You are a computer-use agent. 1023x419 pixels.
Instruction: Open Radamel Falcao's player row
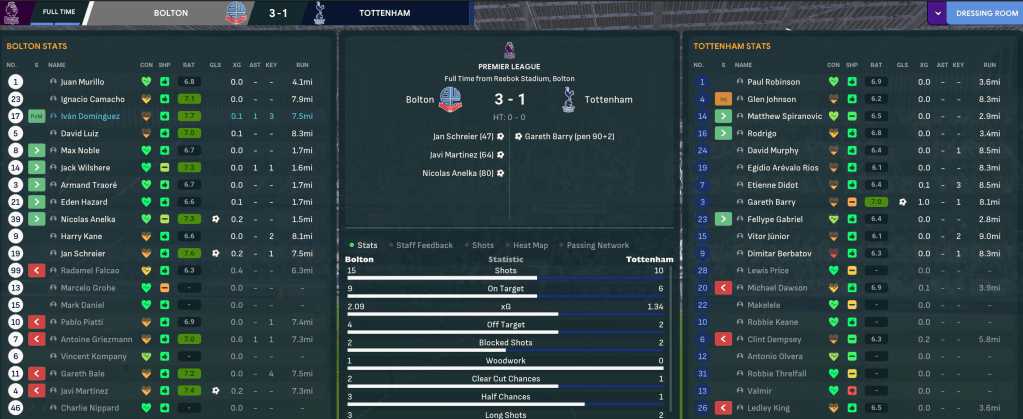tap(92, 270)
